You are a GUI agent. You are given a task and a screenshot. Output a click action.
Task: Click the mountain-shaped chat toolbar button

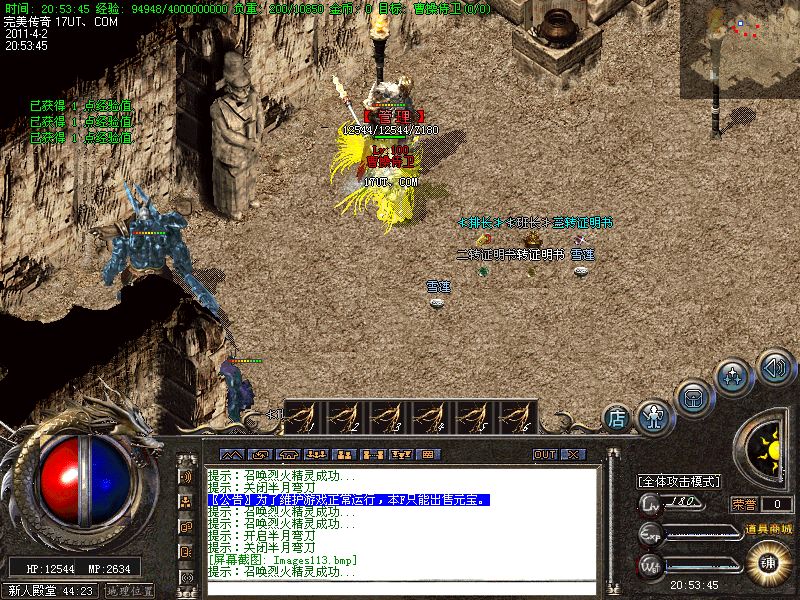(231, 454)
